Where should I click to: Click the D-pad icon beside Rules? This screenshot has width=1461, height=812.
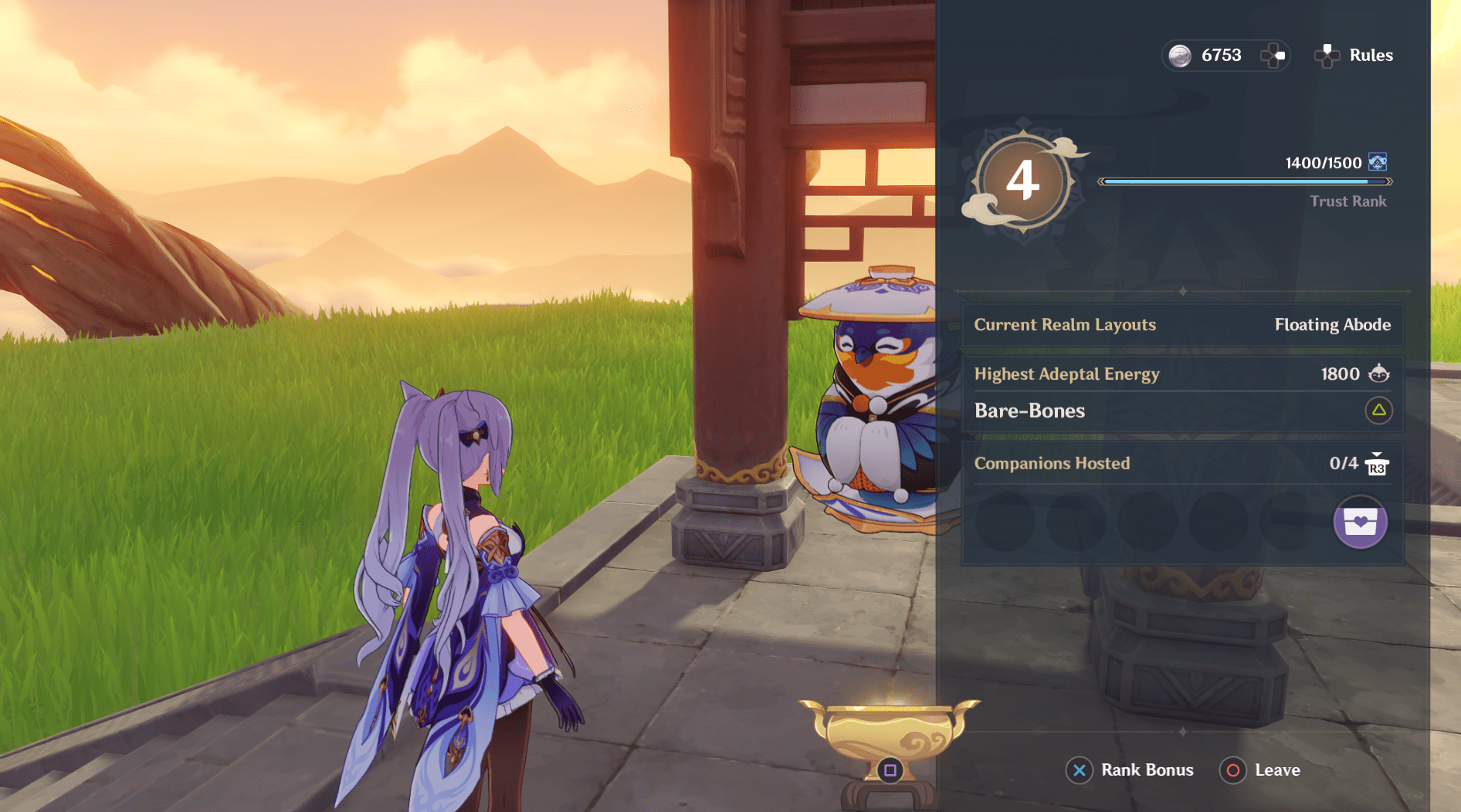pos(1327,55)
